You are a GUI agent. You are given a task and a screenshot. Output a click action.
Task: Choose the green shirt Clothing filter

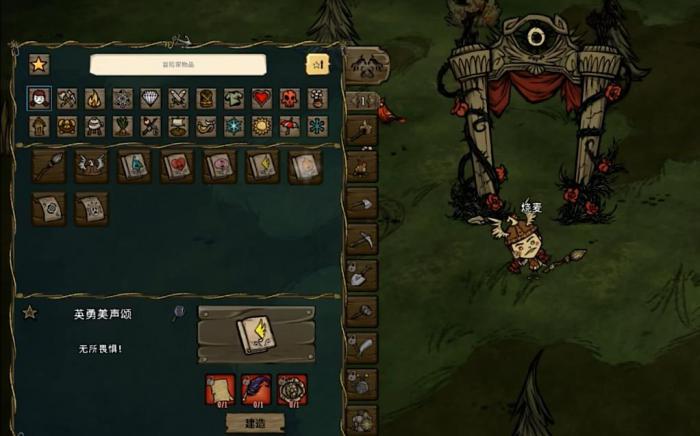pos(233,98)
